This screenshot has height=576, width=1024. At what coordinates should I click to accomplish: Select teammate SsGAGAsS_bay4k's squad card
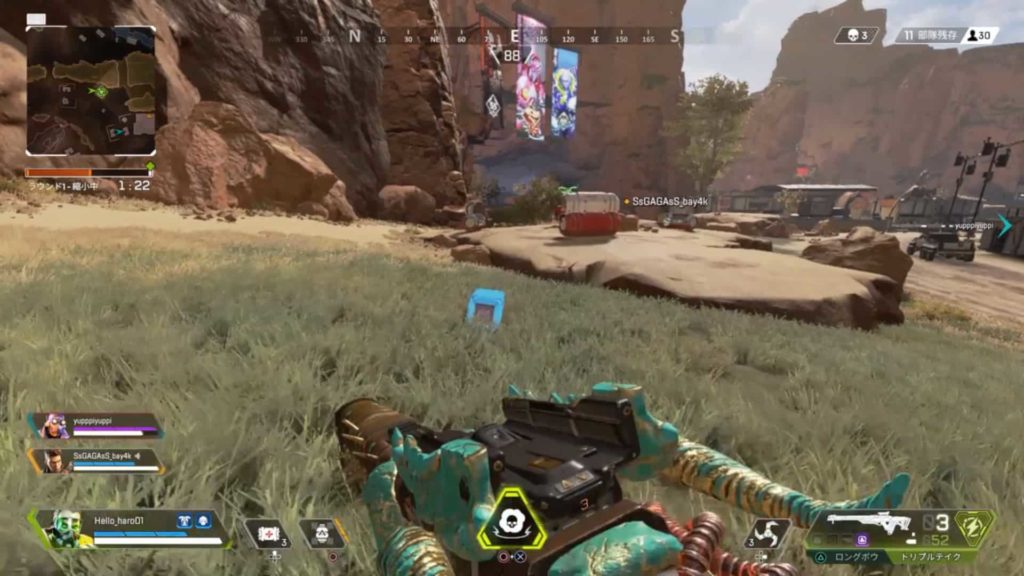pyautogui.click(x=97, y=461)
